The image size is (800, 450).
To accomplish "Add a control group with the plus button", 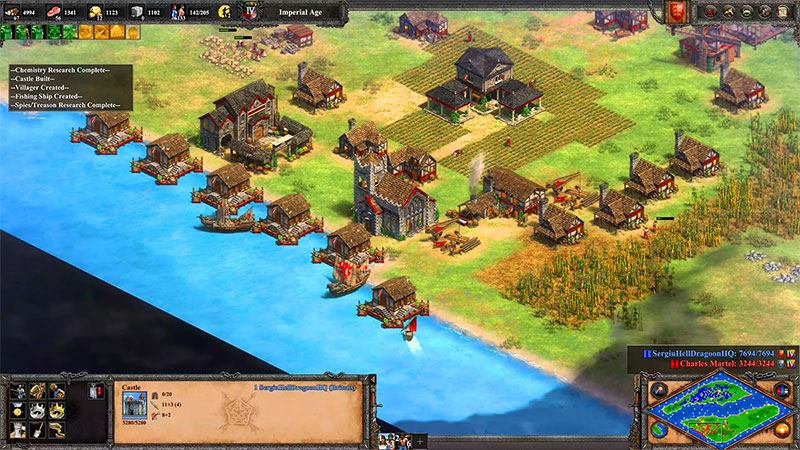I will click(x=419, y=441).
